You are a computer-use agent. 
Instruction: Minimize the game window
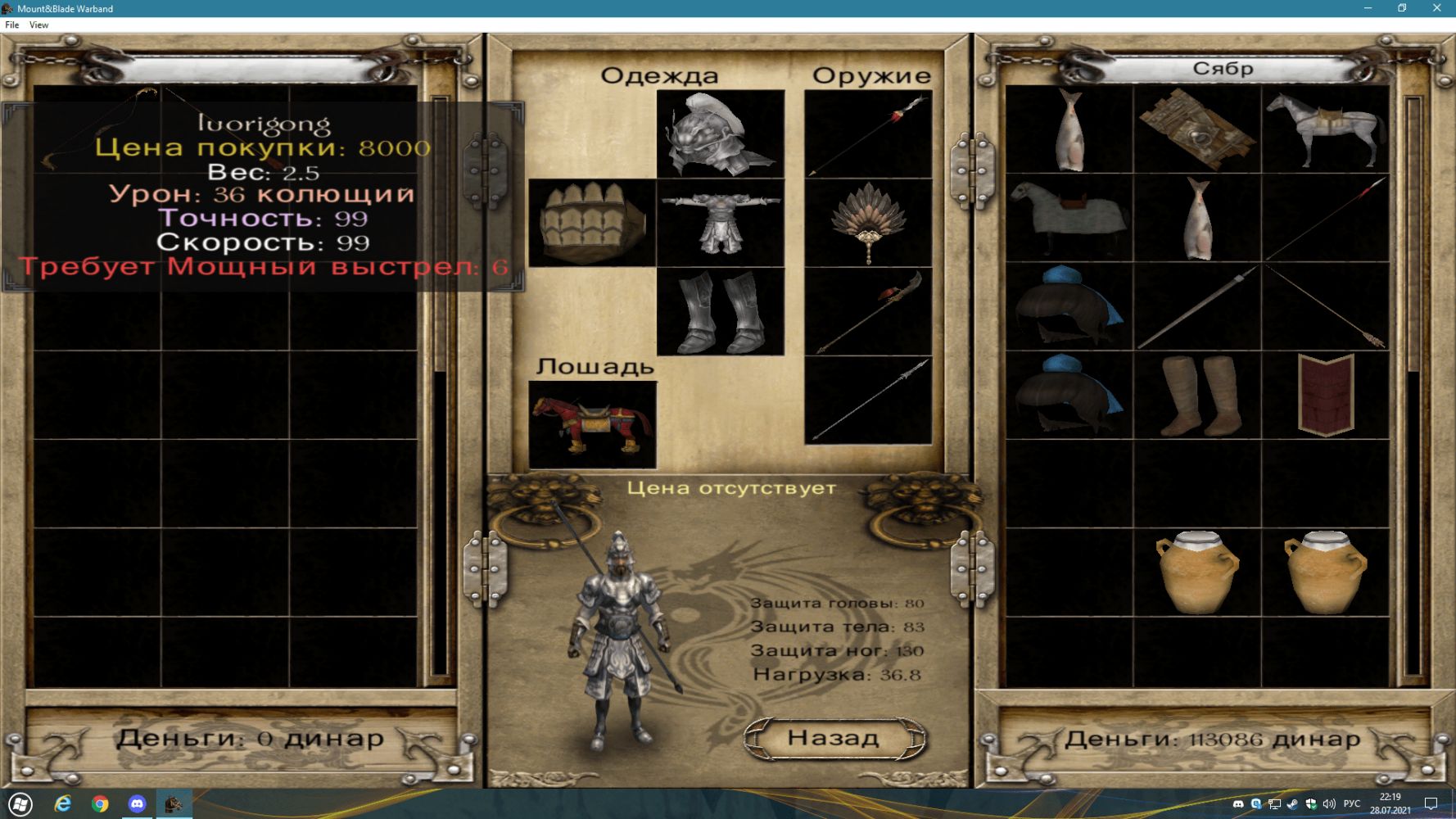click(x=1368, y=8)
